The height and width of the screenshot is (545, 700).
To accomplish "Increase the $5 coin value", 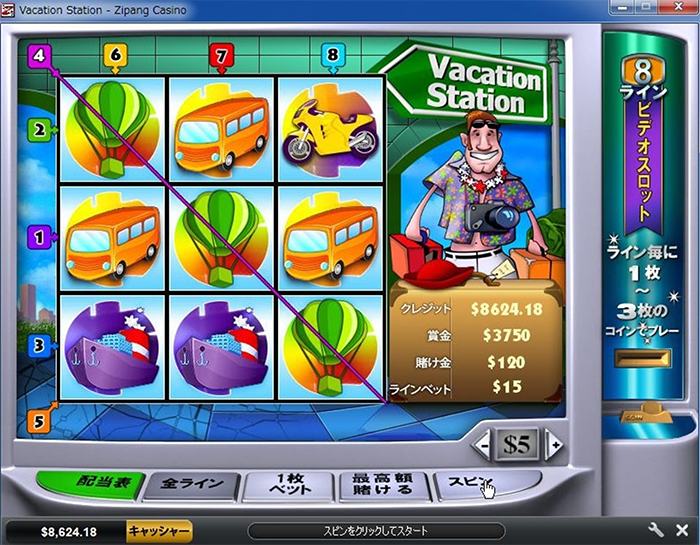I will (552, 444).
